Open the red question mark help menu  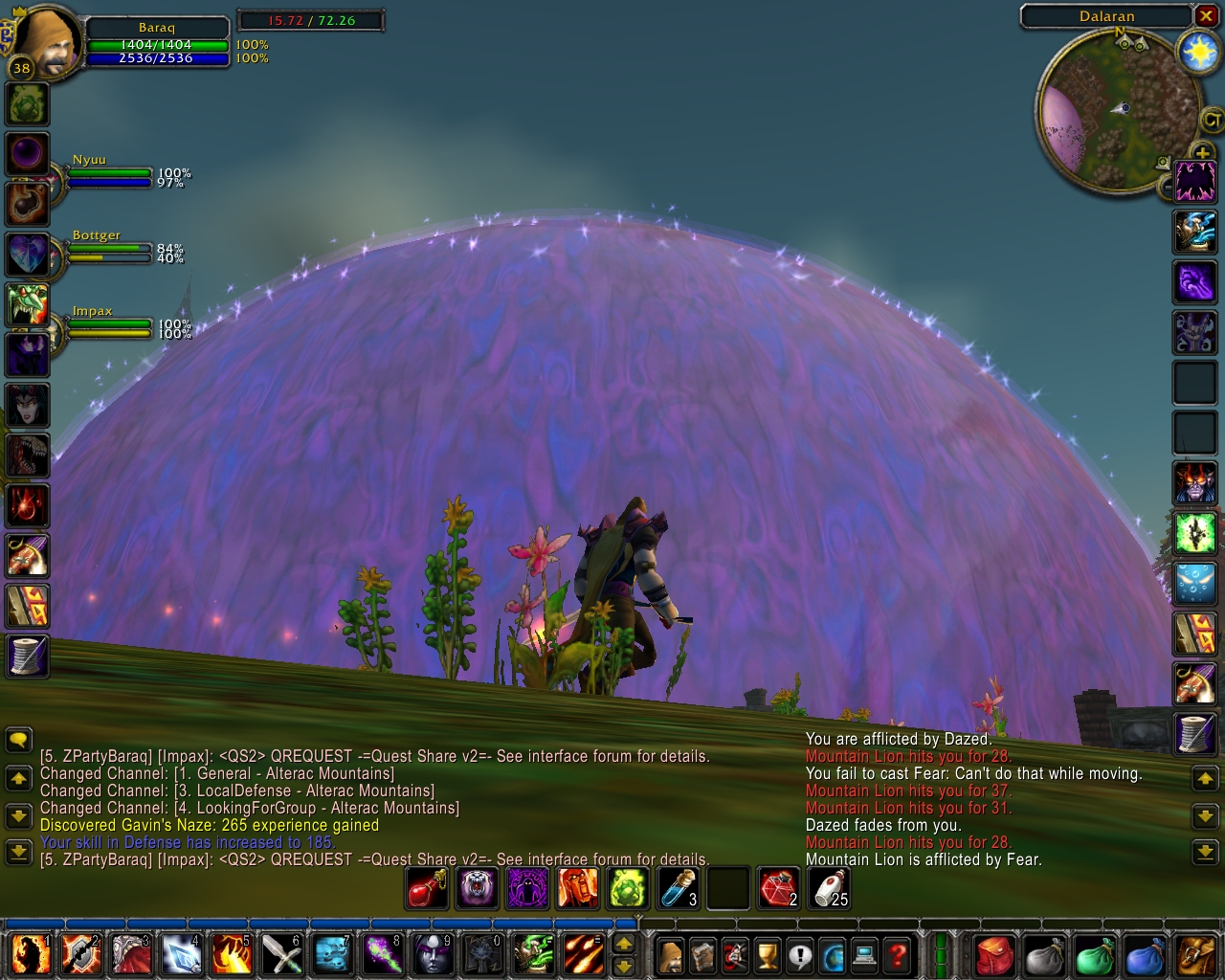pos(897,955)
